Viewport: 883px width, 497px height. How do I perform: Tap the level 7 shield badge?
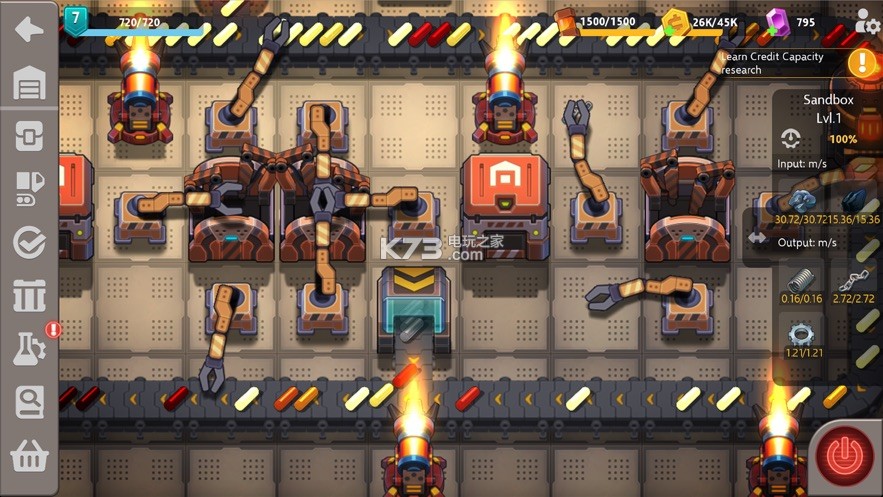(76, 19)
